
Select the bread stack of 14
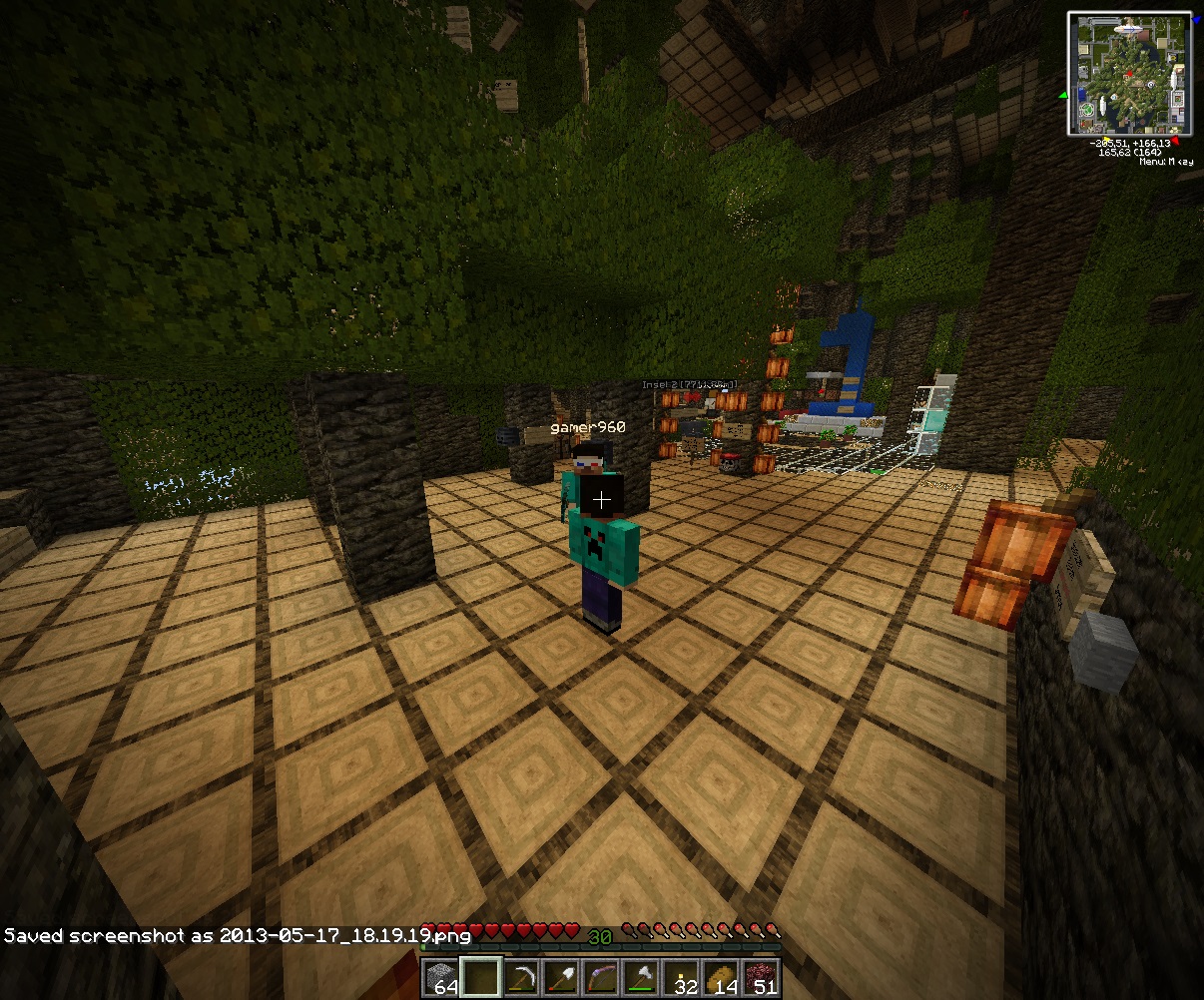point(721,978)
